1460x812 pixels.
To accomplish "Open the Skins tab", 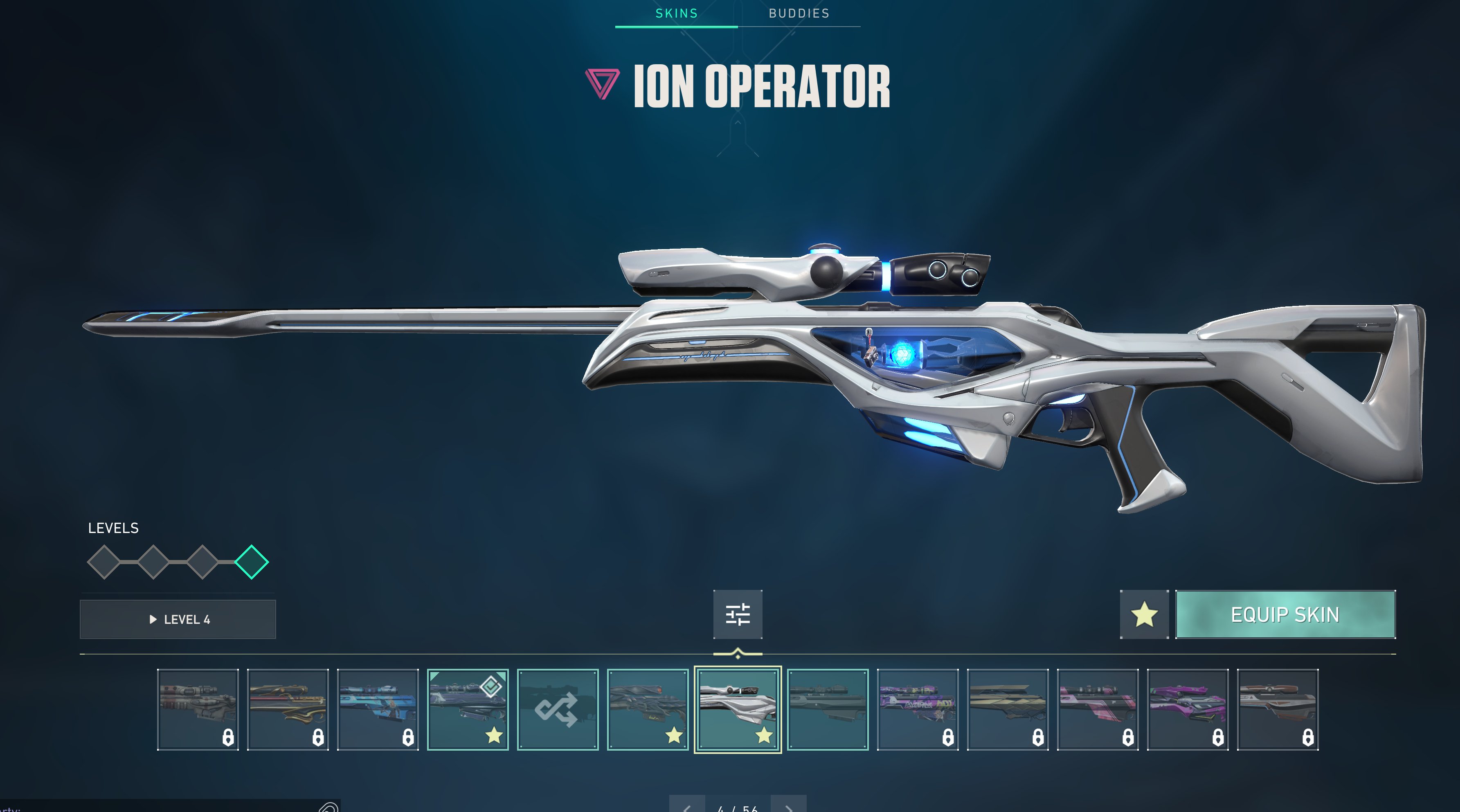I will pos(676,13).
